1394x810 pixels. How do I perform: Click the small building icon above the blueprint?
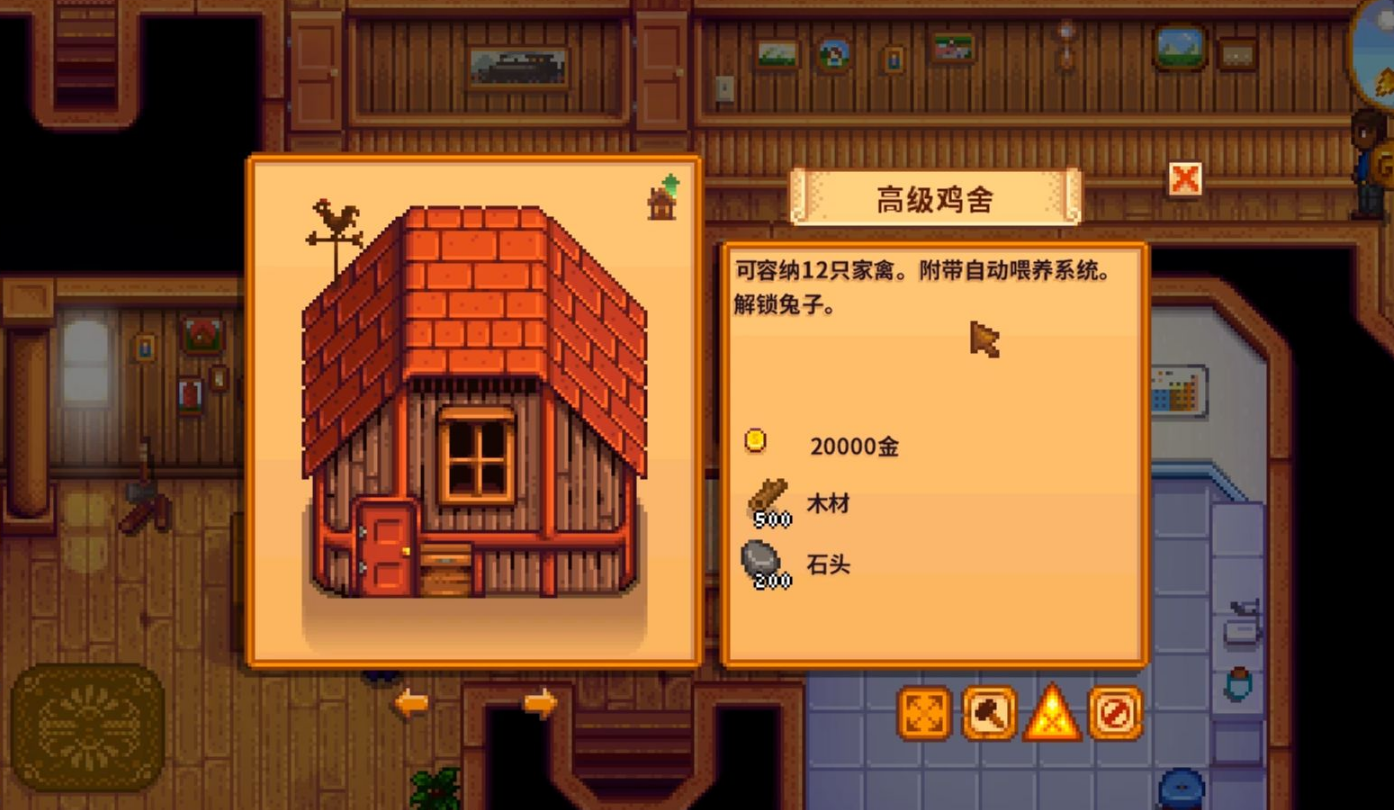click(x=663, y=200)
